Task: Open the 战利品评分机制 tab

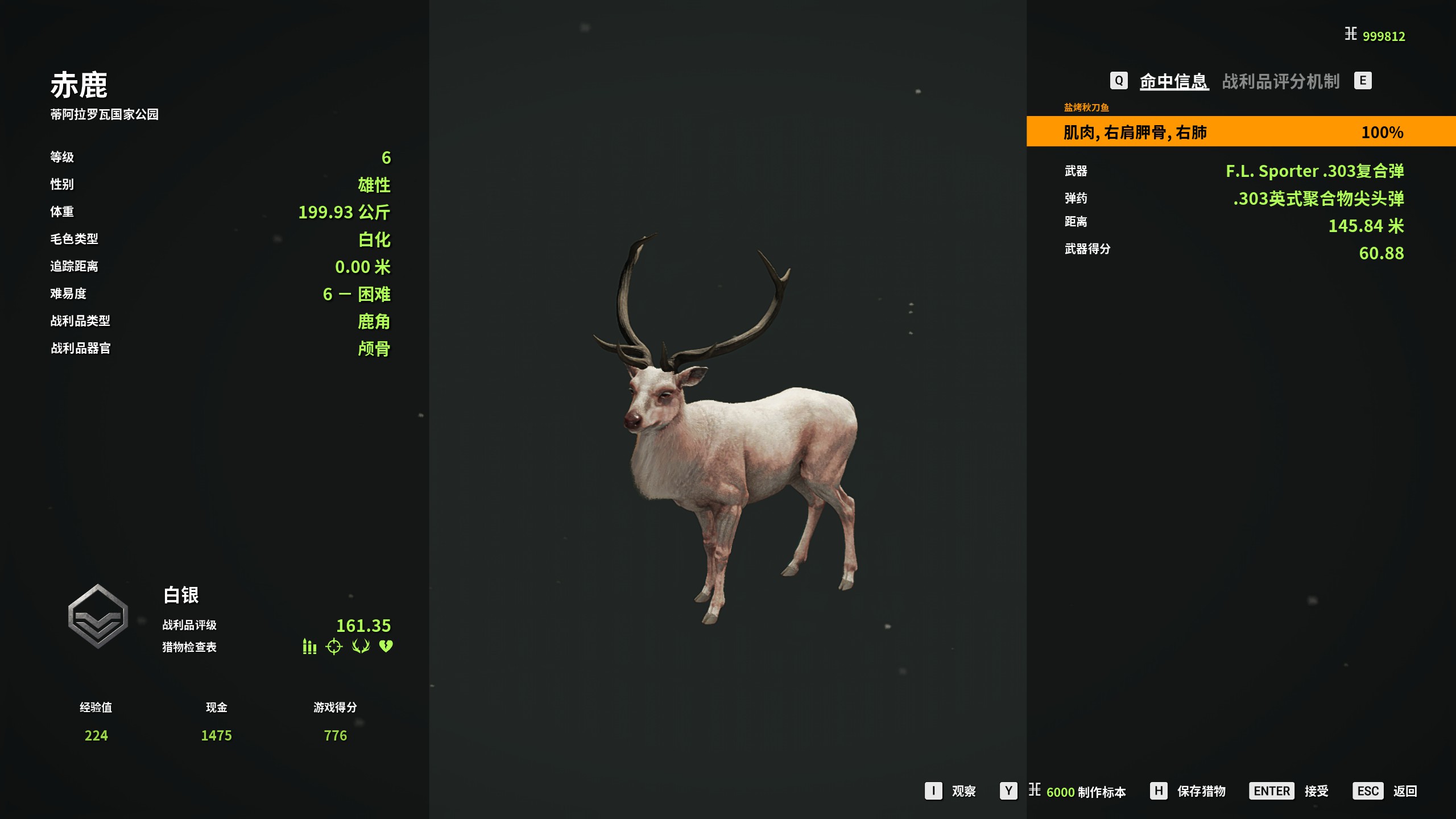Action: point(1280,81)
